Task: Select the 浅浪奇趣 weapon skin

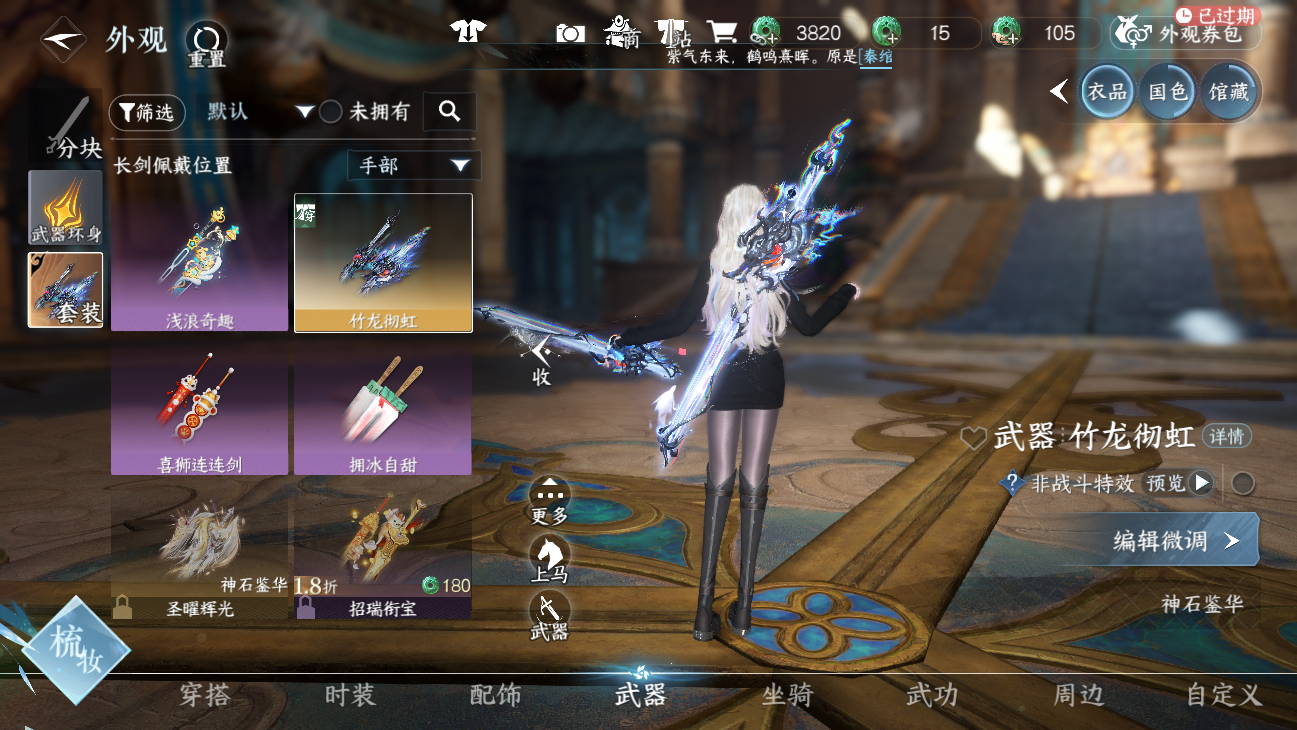Action: 200,262
